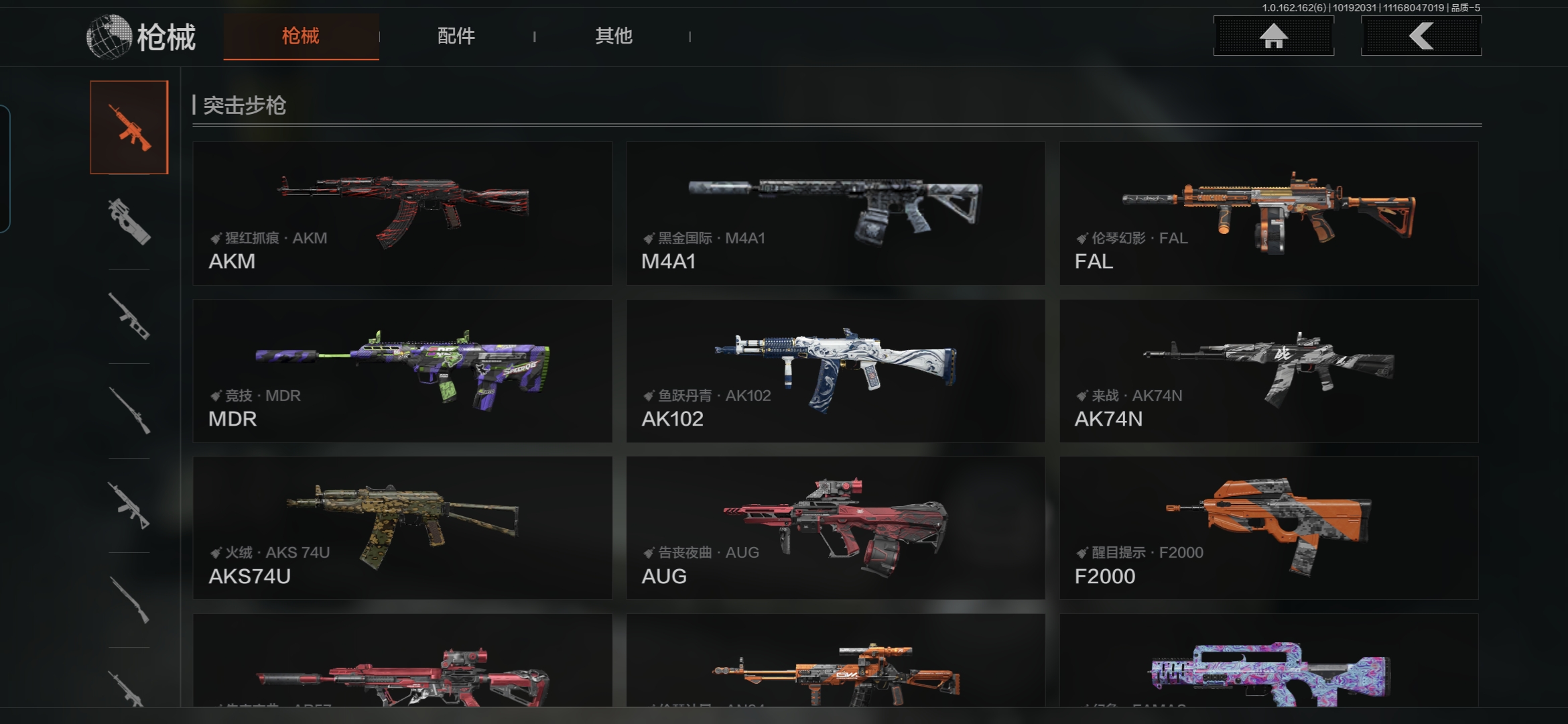Select the M4A1 weapon card
This screenshot has width=1568, height=724.
836,213
